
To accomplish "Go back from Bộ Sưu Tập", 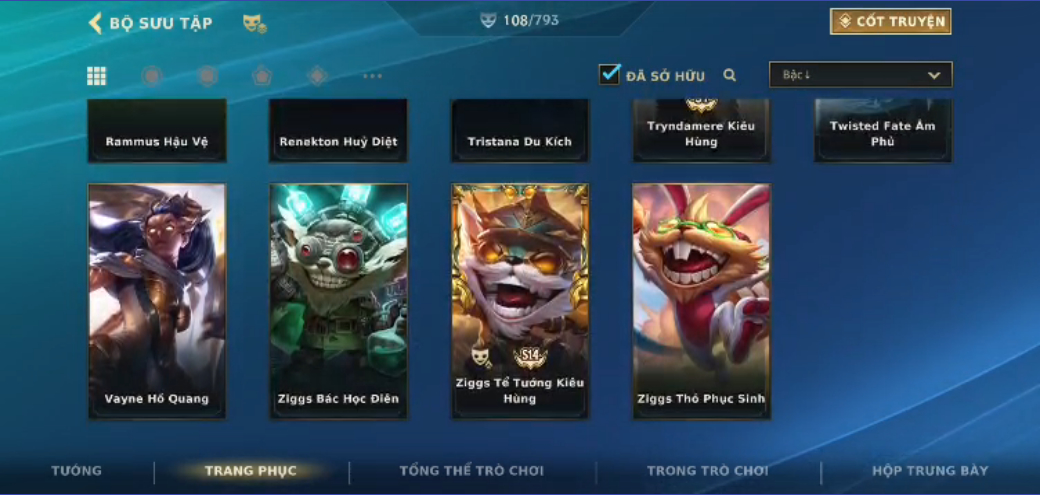I will click(x=96, y=23).
